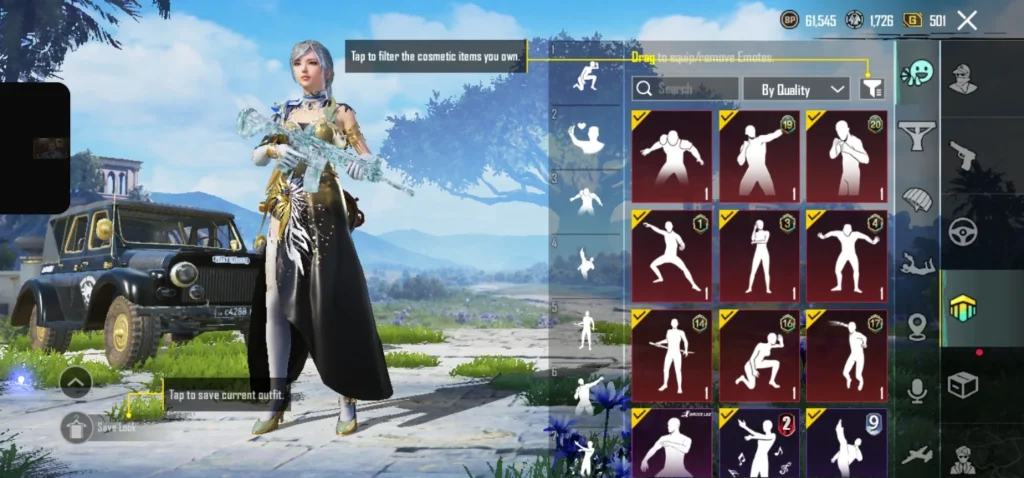Toggle the owned items filter funnel
The image size is (1024, 478).
click(x=872, y=89)
